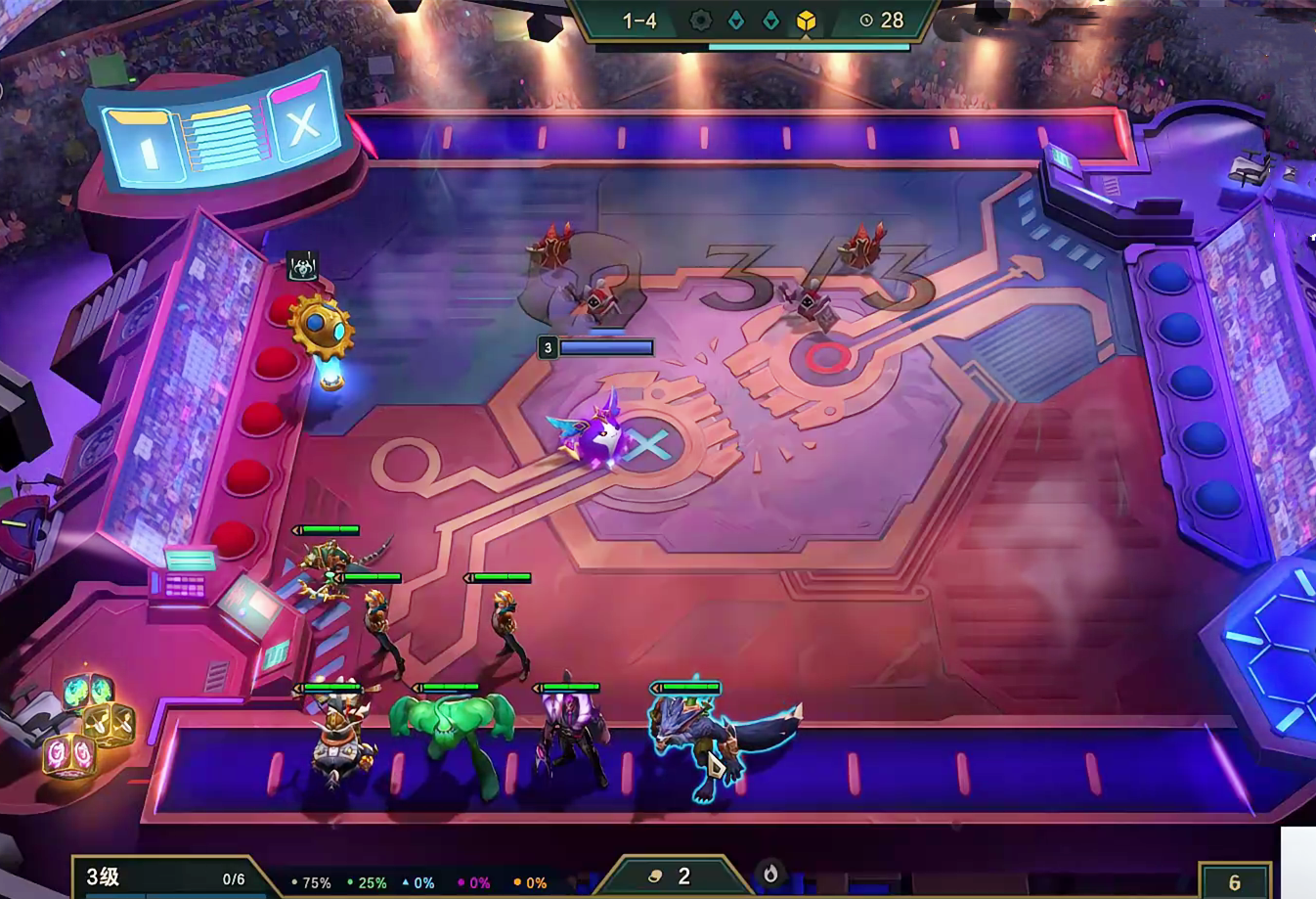1316x899 pixels.
Task: Select the purple armored champion on bench
Action: [569, 740]
